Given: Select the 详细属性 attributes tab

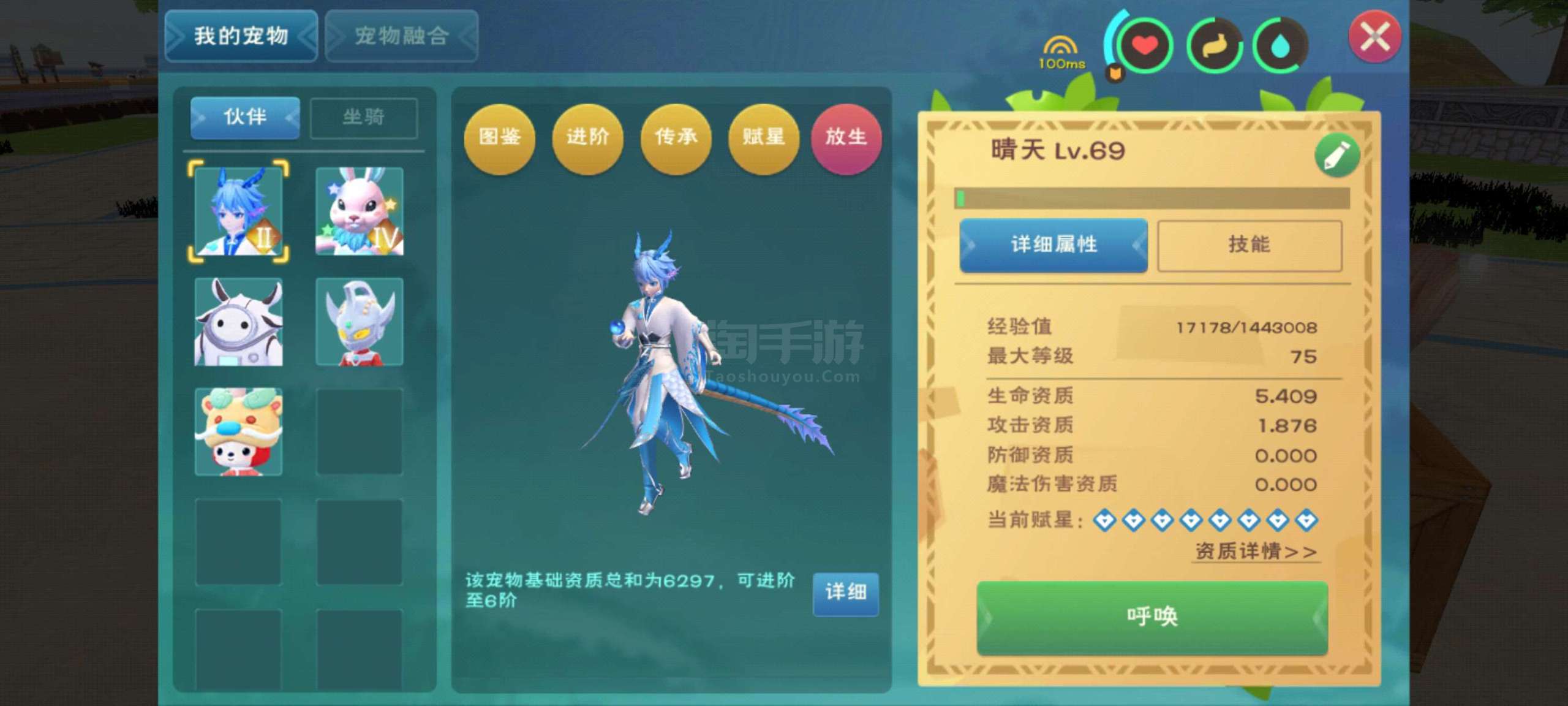Looking at the screenshot, I should tap(1052, 245).
